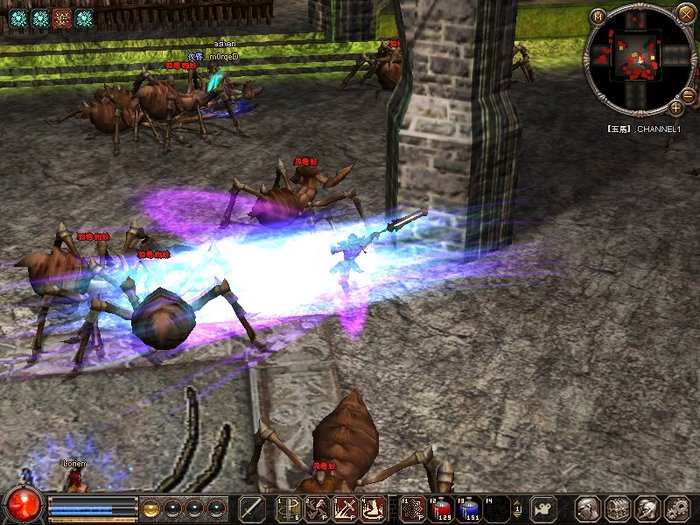The height and width of the screenshot is (525, 700).
Task: Open settings with the gears icon
Action: (674, 508)
